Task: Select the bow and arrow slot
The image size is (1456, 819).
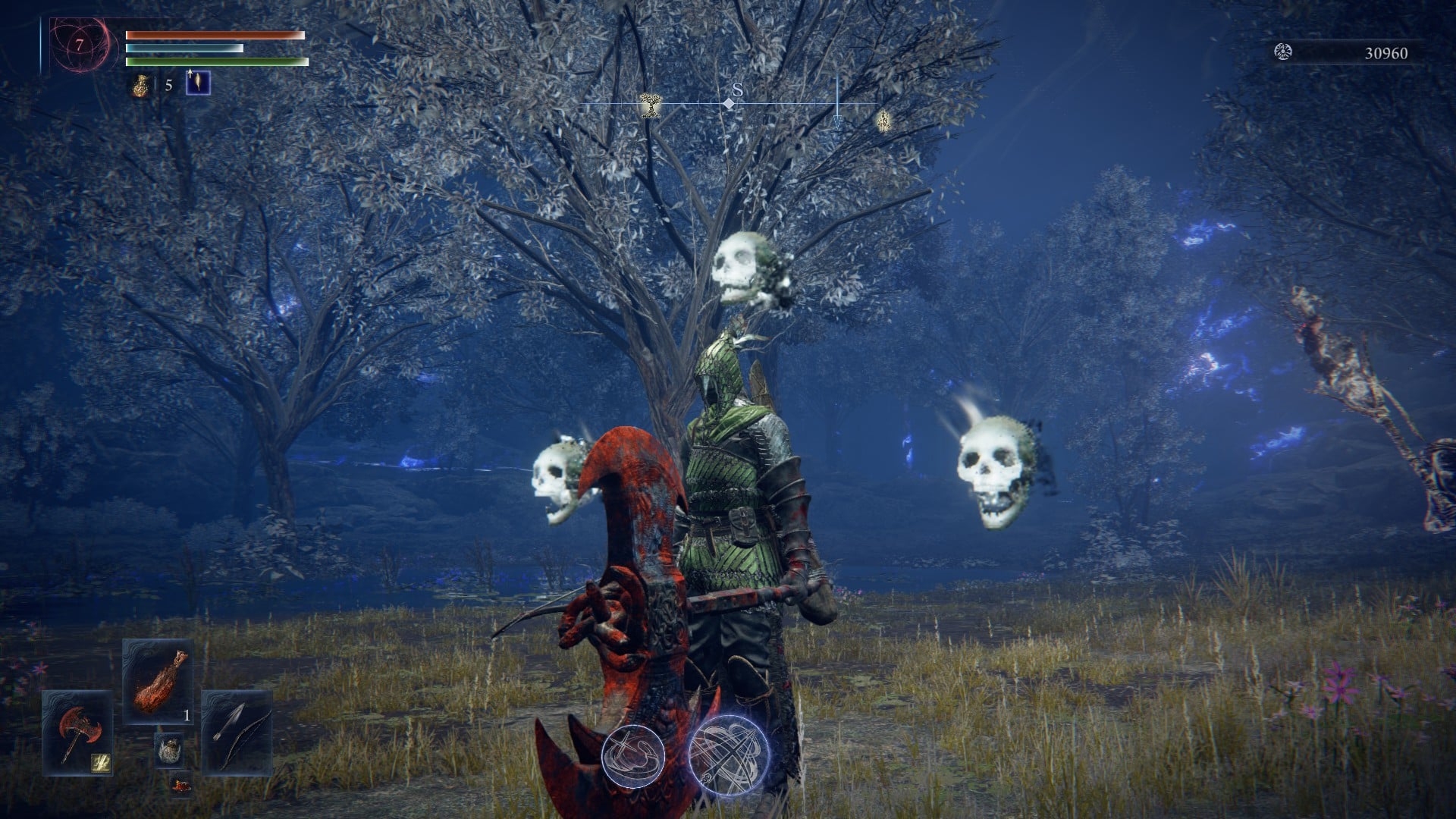Action: (237, 731)
